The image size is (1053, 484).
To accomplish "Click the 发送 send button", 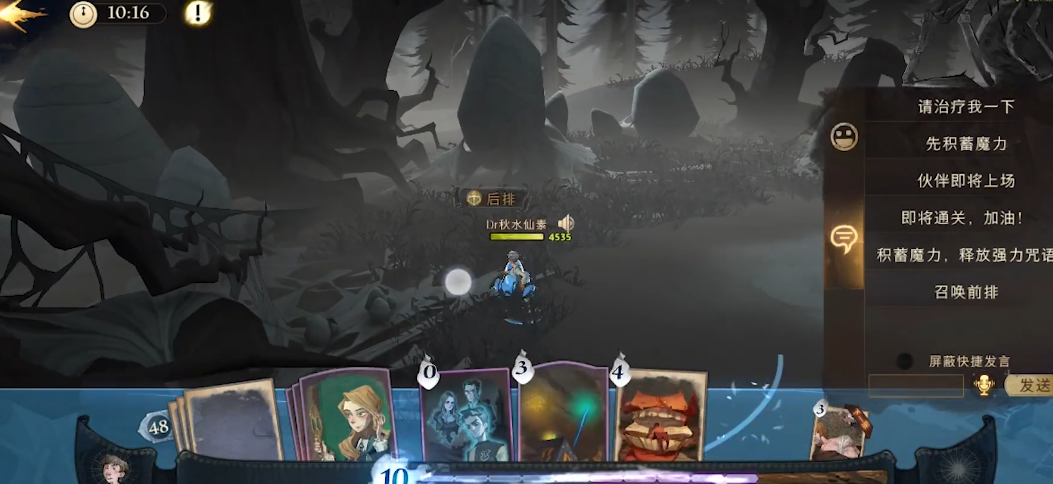I will (1028, 386).
